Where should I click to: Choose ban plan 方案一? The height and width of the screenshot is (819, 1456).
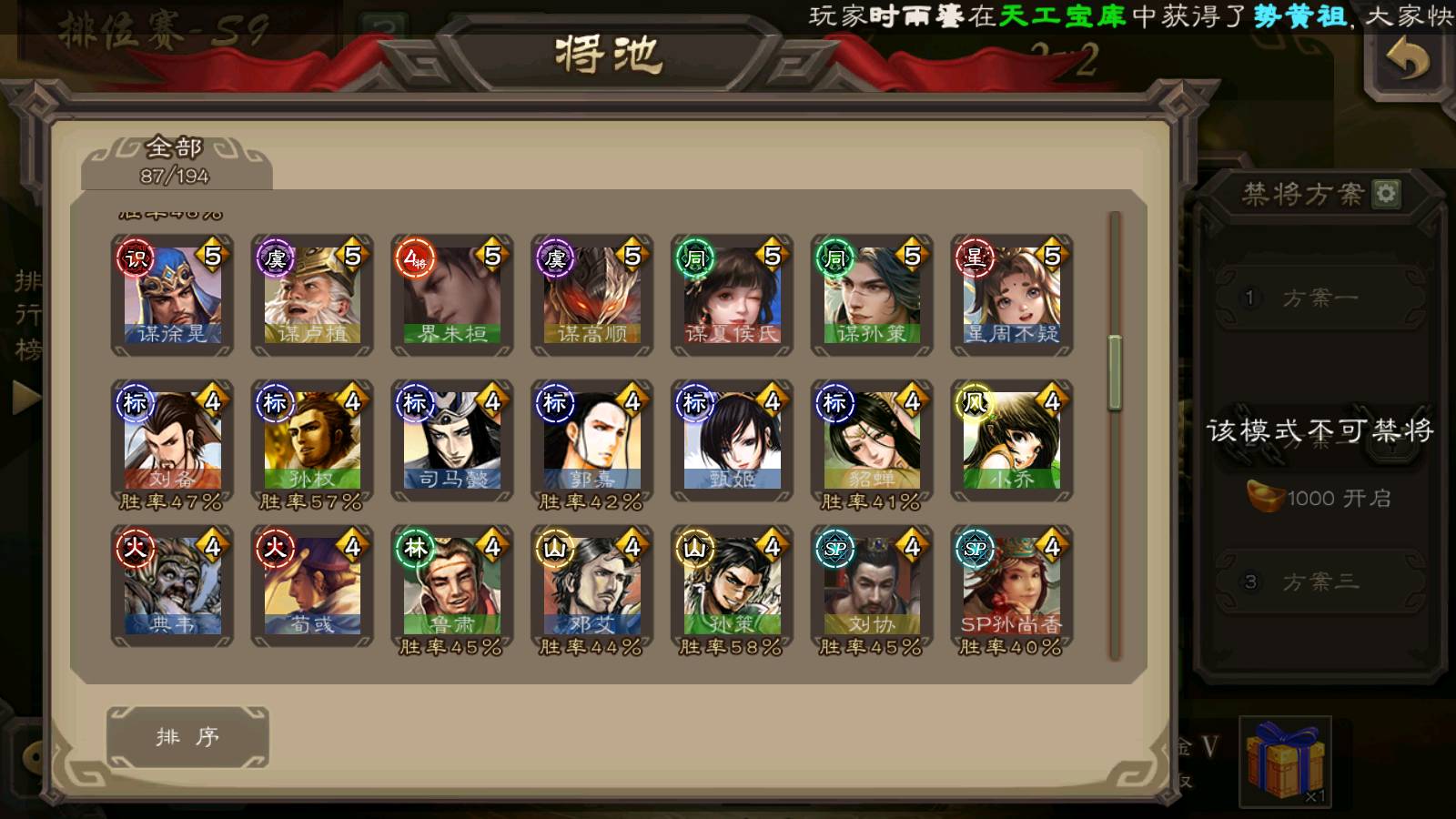pyautogui.click(x=1319, y=298)
